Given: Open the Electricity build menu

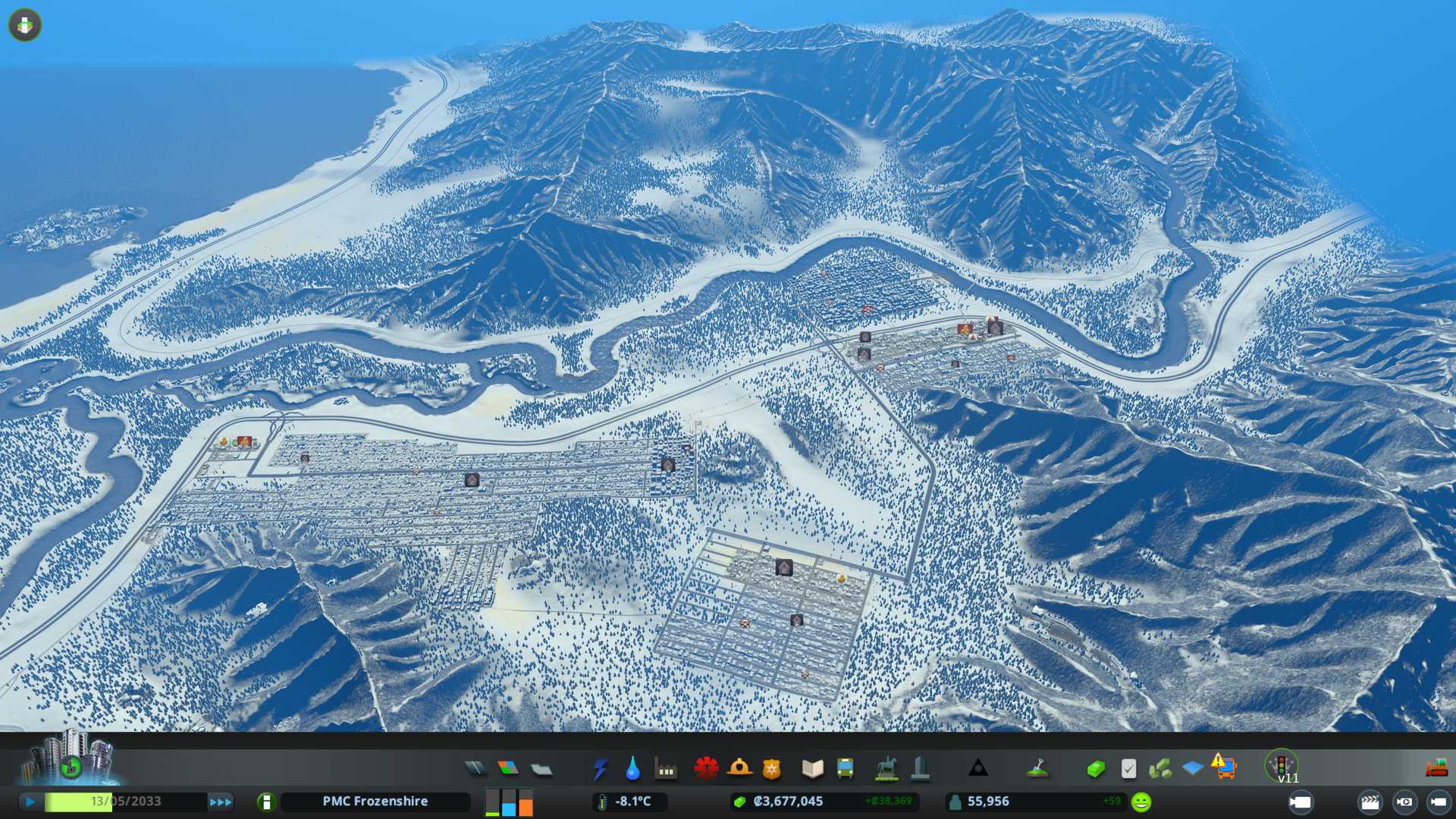Looking at the screenshot, I should click(x=600, y=769).
